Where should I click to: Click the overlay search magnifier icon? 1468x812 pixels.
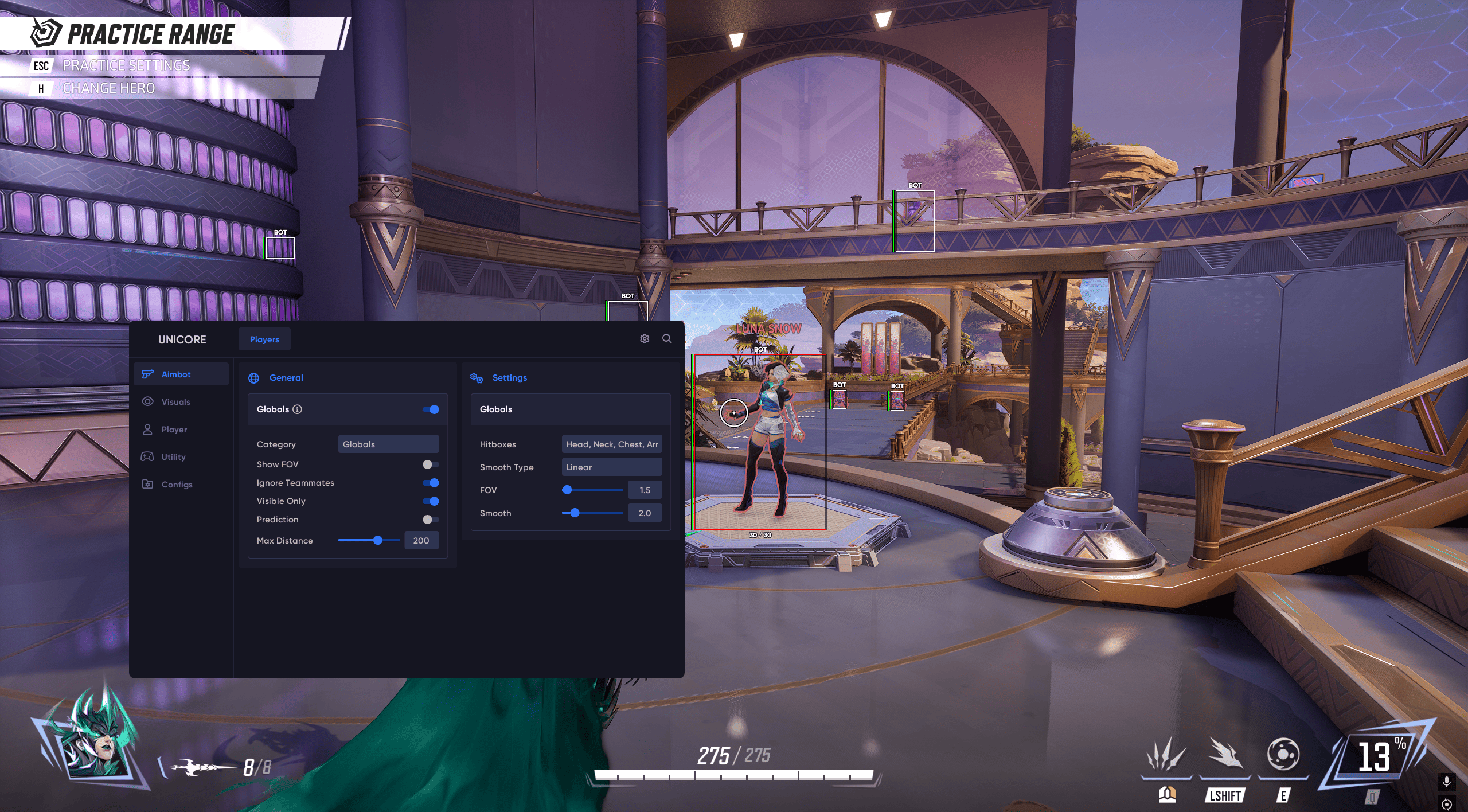click(667, 339)
